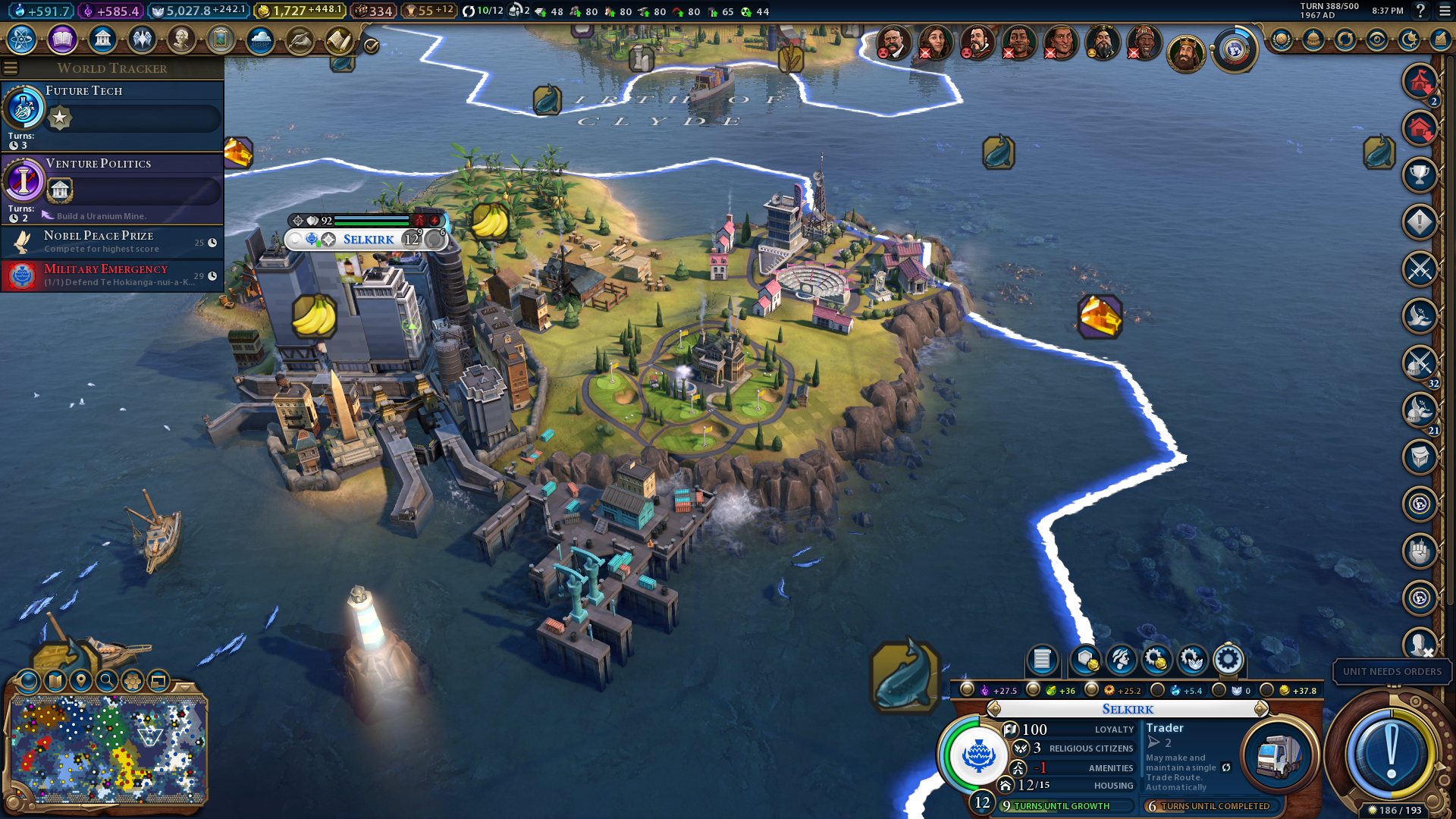Open the map search magnifier
The width and height of the screenshot is (1456, 819).
pos(107,681)
